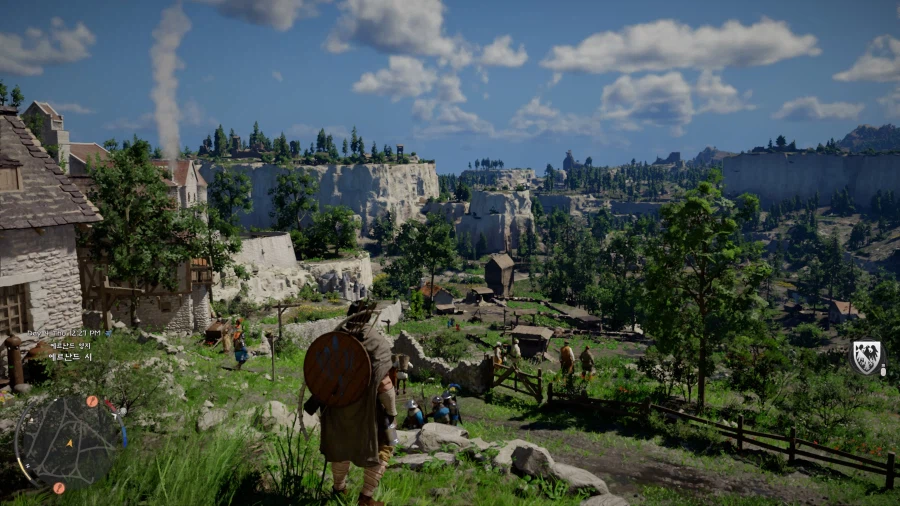Click the eagle heraldic shield emblem

click(866, 356)
